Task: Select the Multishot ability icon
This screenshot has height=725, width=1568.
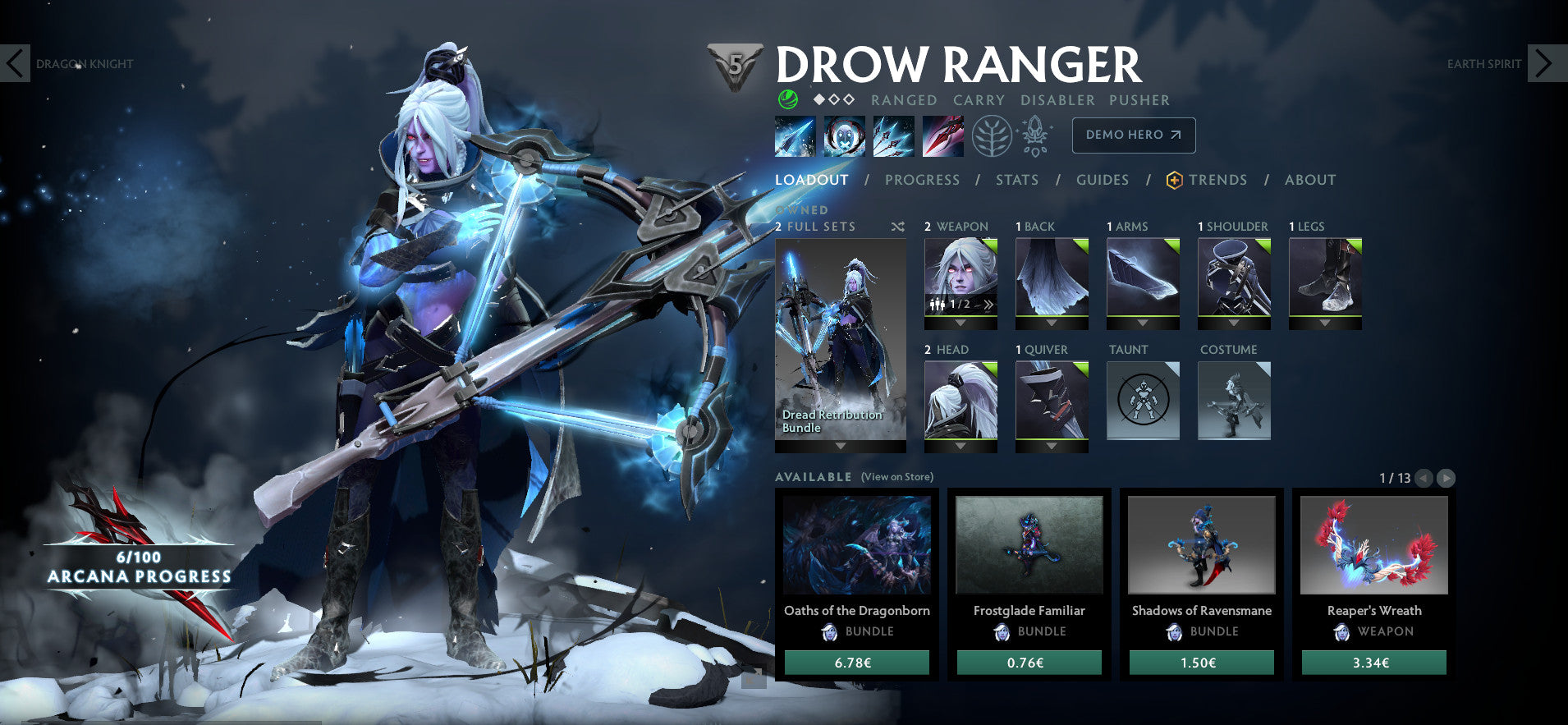Action: (893, 136)
